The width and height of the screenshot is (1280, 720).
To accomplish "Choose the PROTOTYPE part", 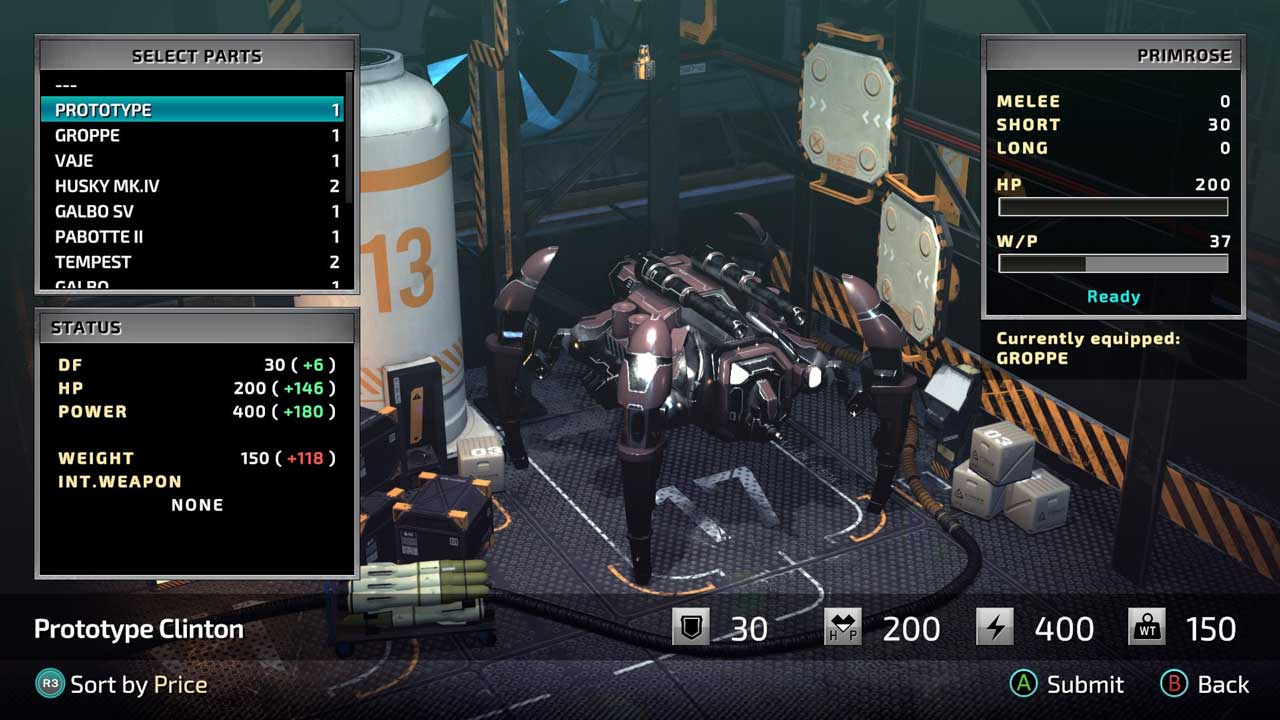I will coord(190,110).
